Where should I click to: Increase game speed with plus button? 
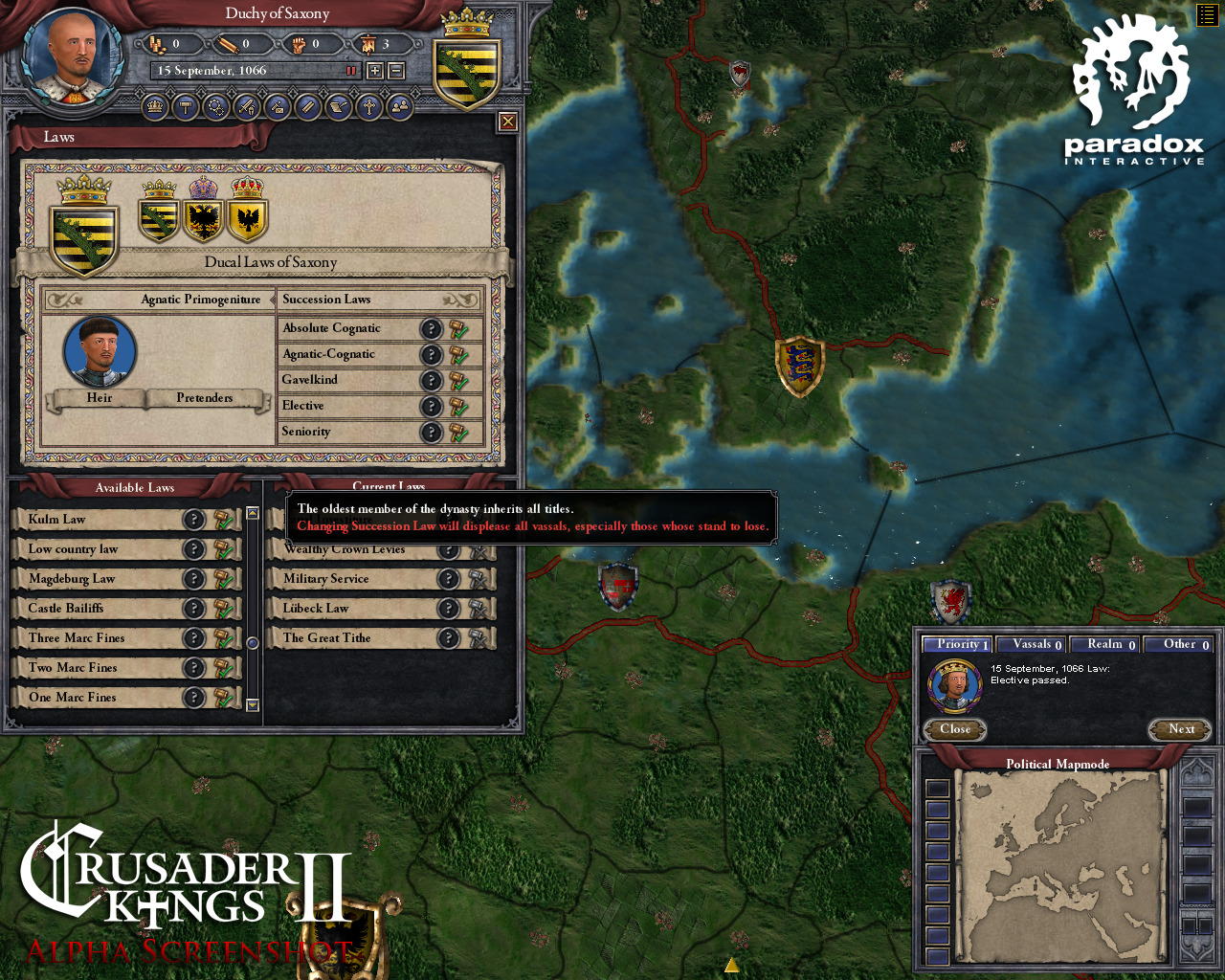point(375,71)
